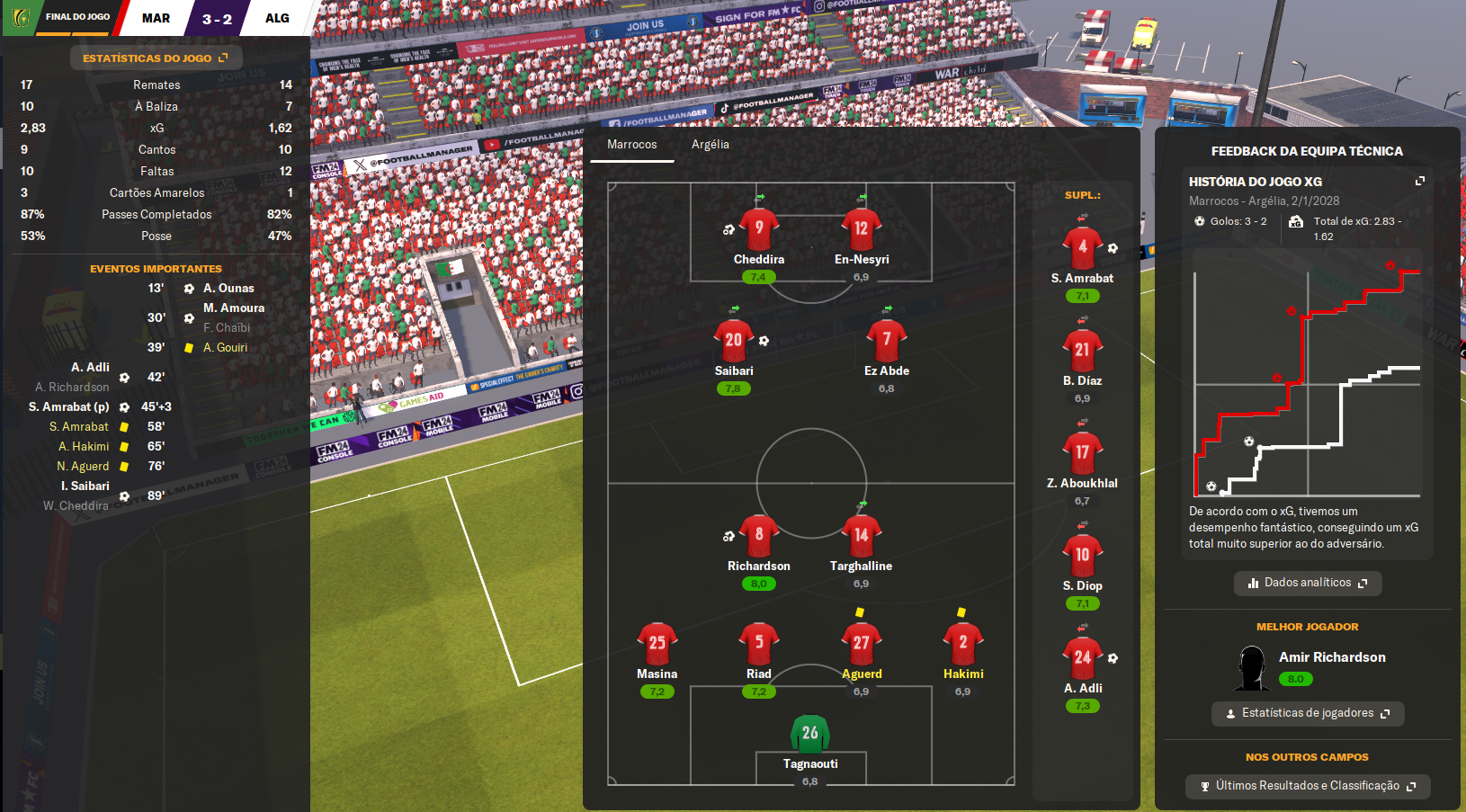
Task: Switch to the Argélia lineup tab
Action: (x=710, y=145)
